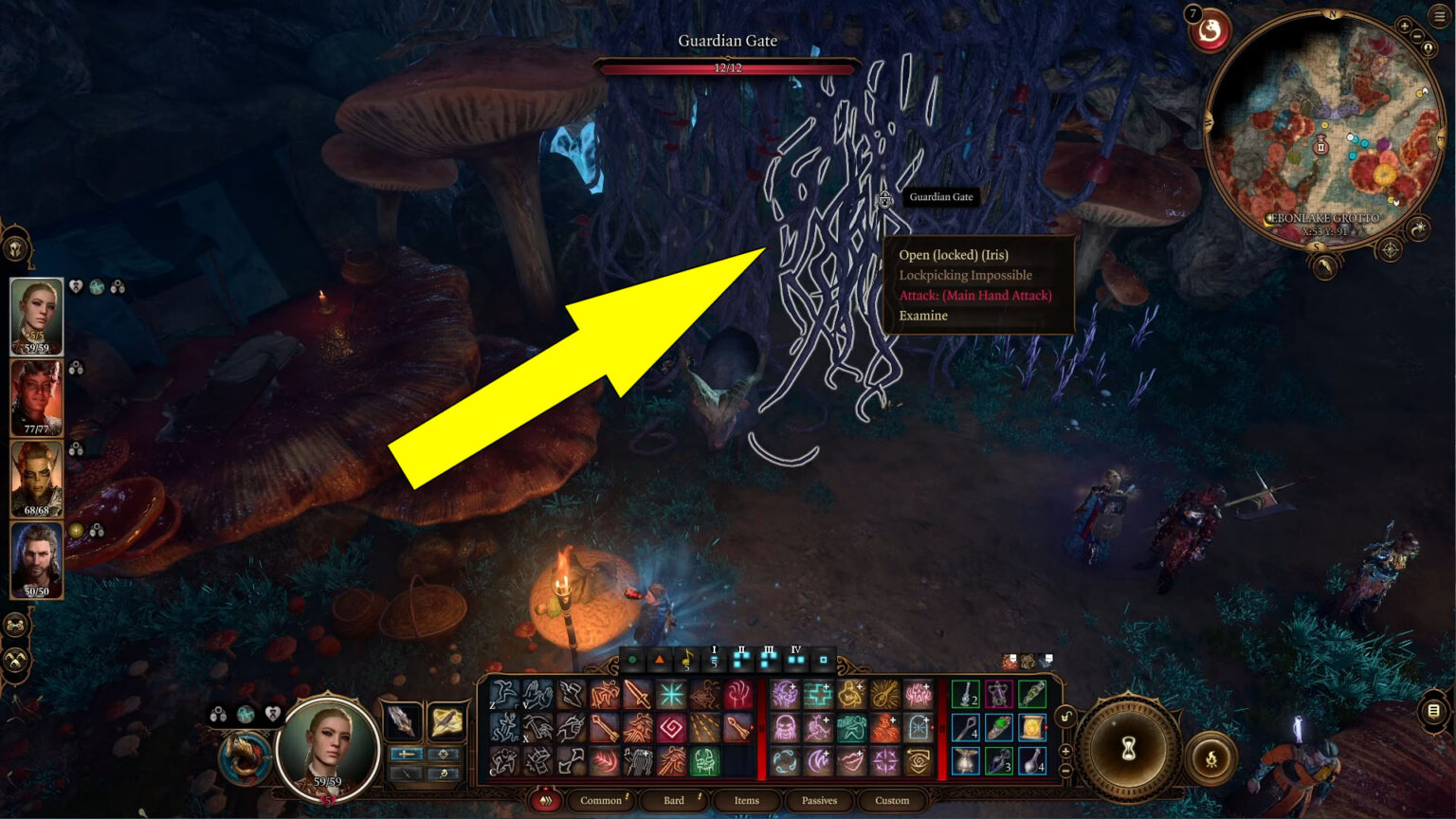Open the minimap hamburger menu
Screen dimensions: 1456x819
1438,15
